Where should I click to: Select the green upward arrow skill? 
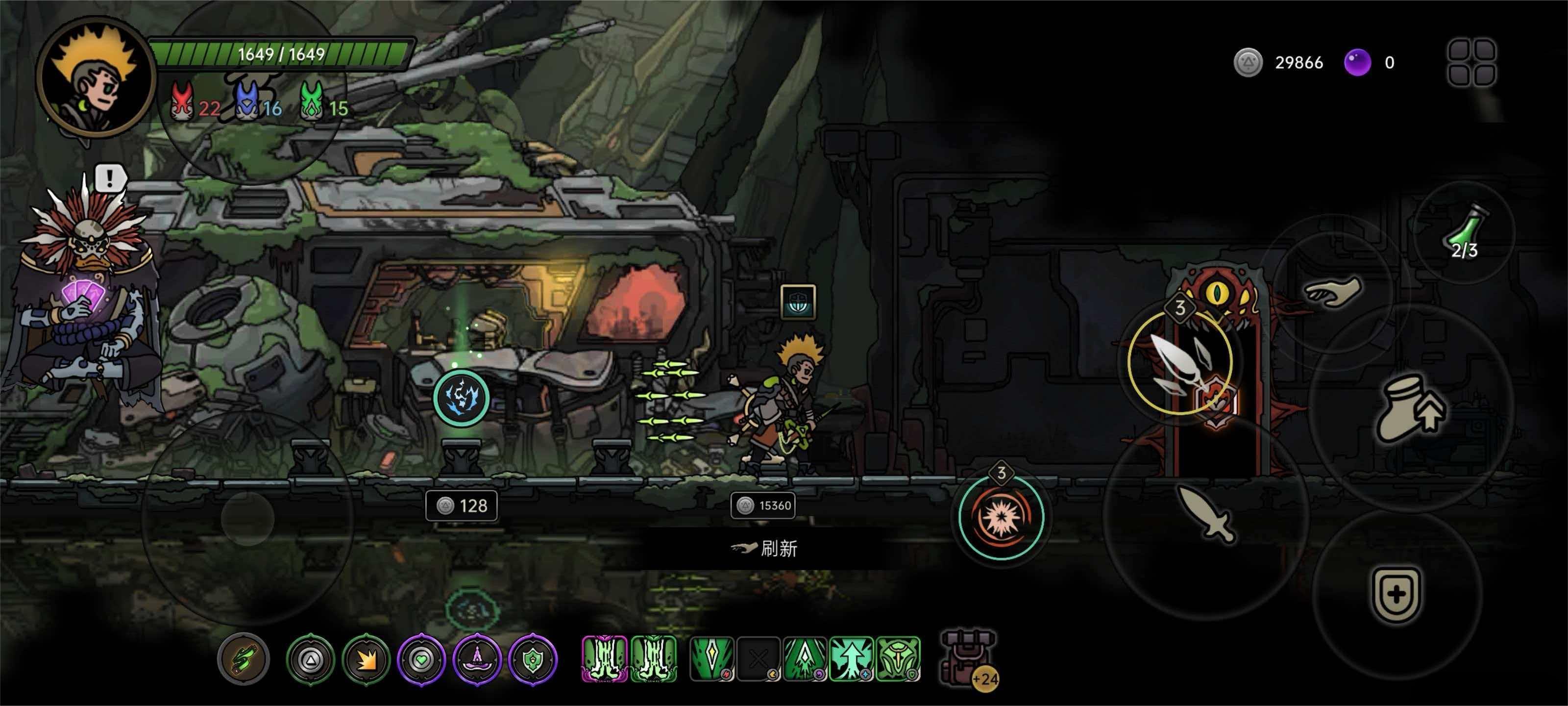[x=851, y=658]
